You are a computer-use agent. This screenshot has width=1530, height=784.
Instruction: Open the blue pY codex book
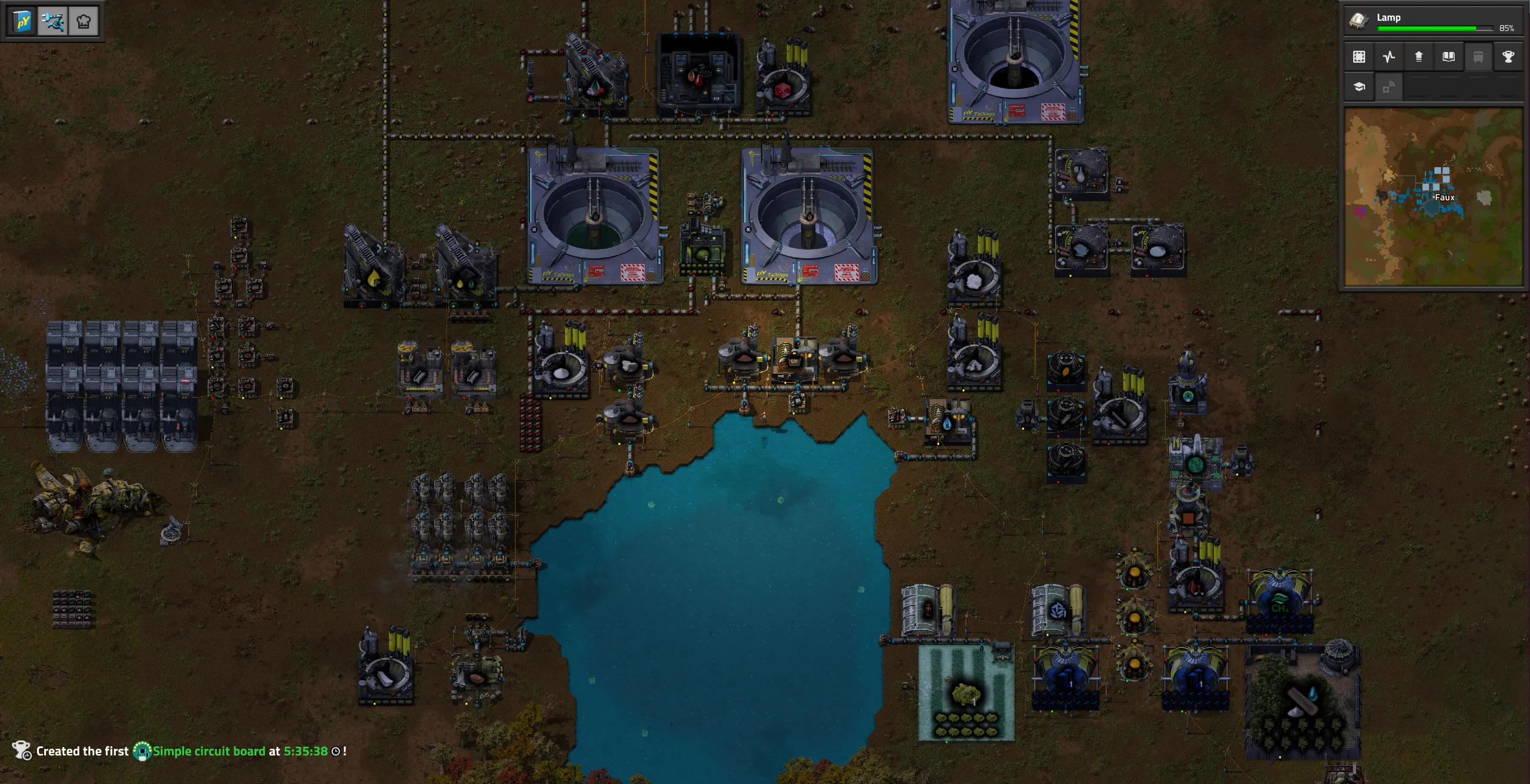click(x=23, y=22)
